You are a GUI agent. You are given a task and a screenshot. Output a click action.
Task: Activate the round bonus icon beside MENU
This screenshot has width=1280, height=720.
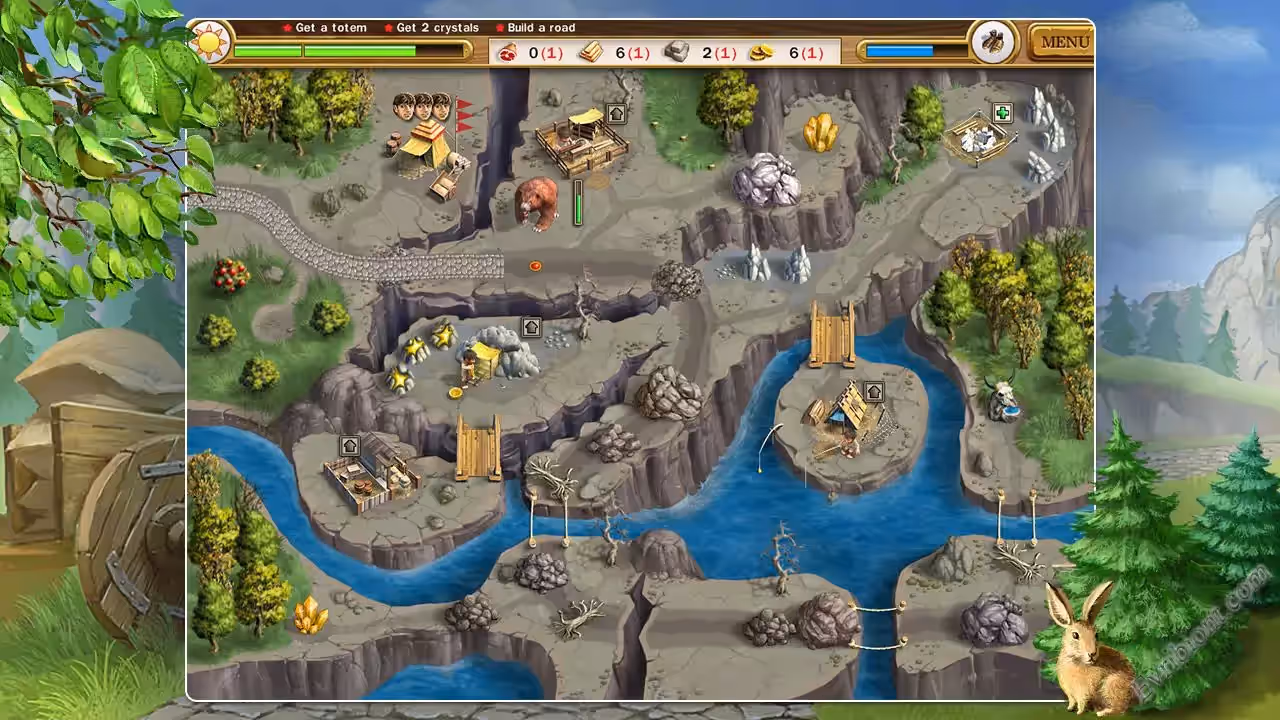click(x=994, y=42)
